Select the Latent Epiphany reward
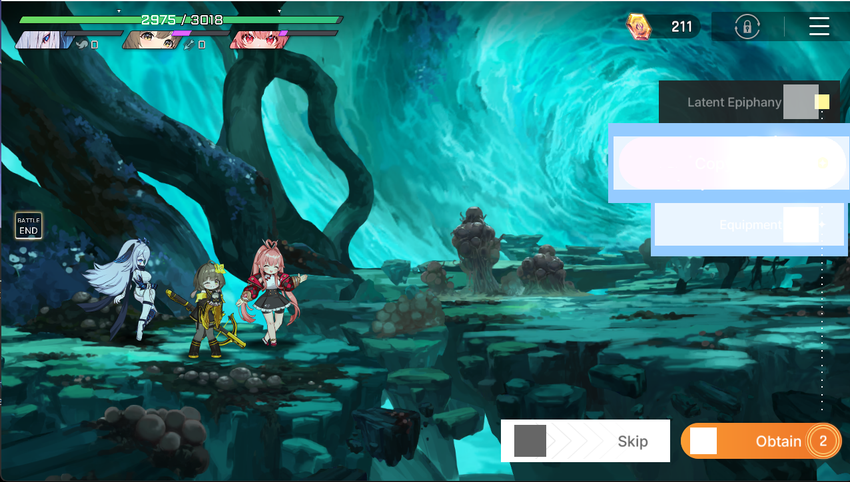850x482 pixels. coord(749,102)
